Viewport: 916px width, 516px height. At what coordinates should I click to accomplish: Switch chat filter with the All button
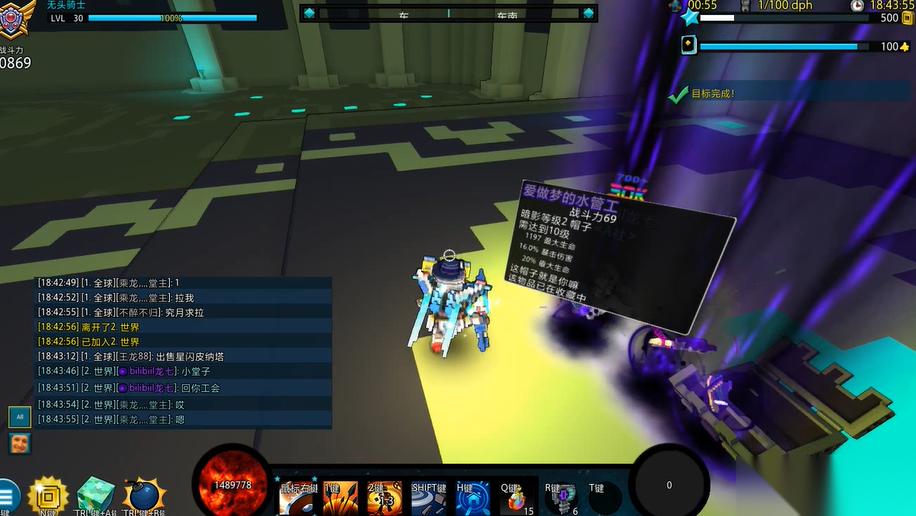pyautogui.click(x=19, y=416)
